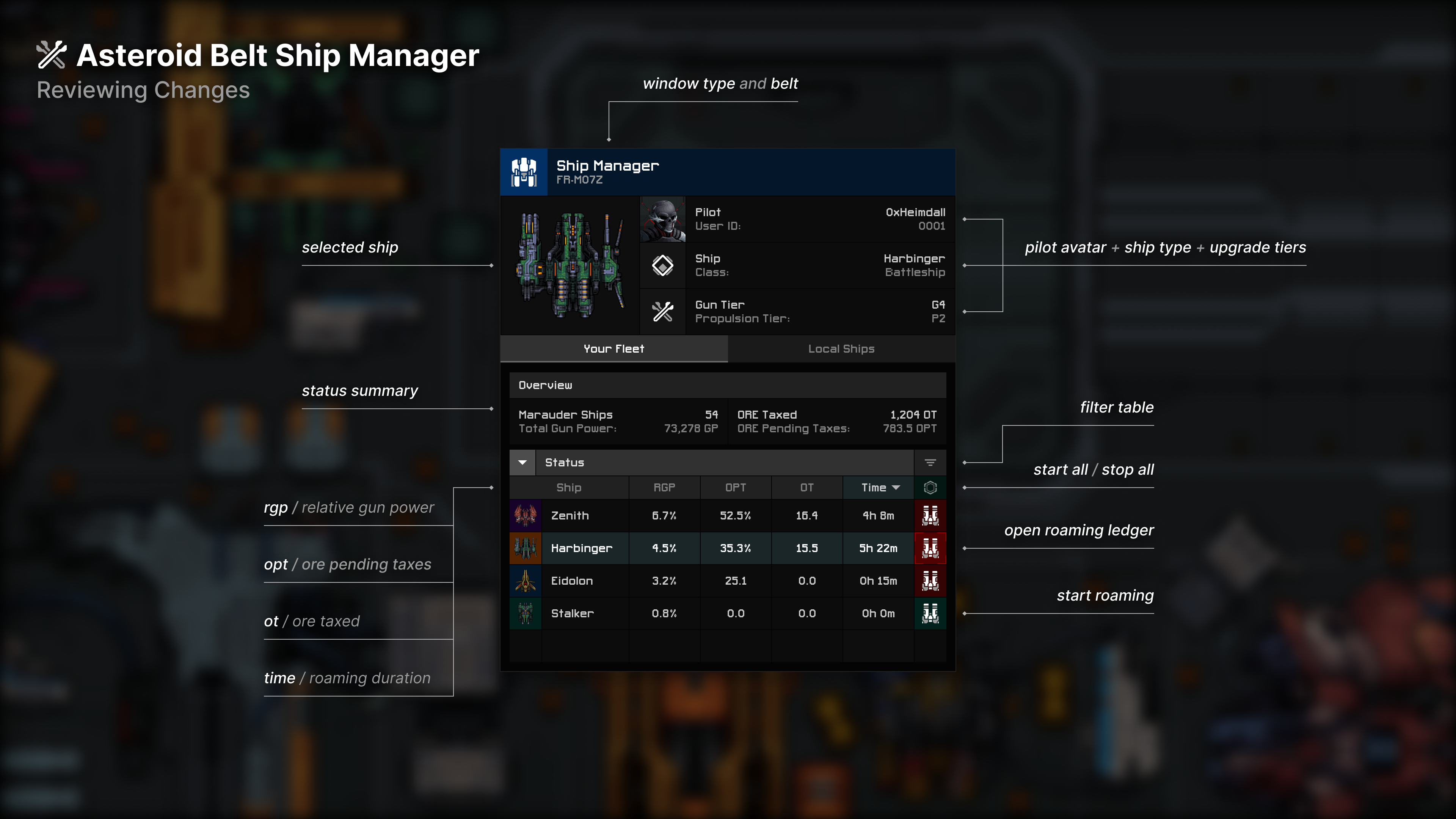
Task: Collapse the Overview section header
Action: [x=546, y=385]
